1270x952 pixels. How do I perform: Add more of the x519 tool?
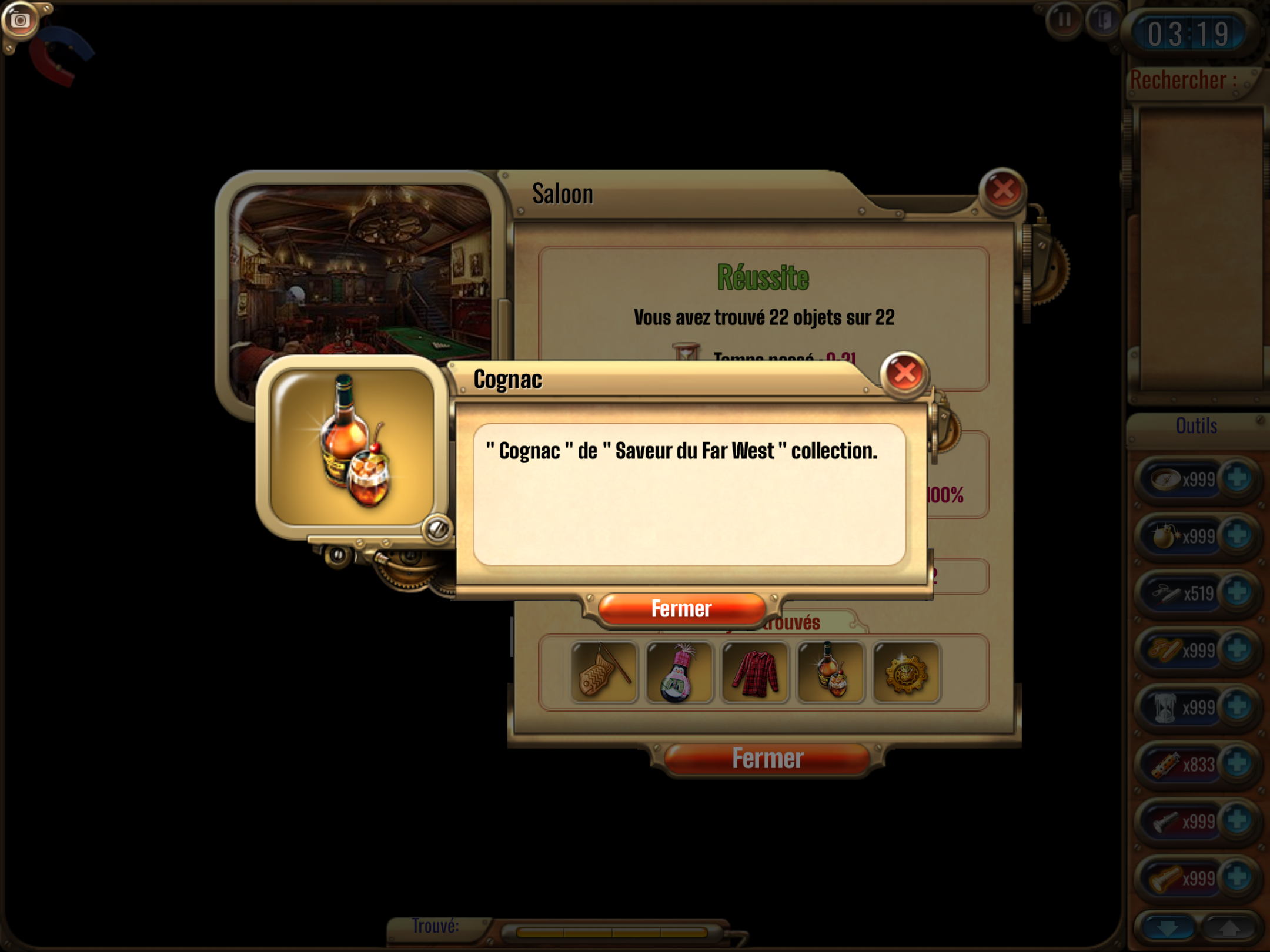point(1238,592)
